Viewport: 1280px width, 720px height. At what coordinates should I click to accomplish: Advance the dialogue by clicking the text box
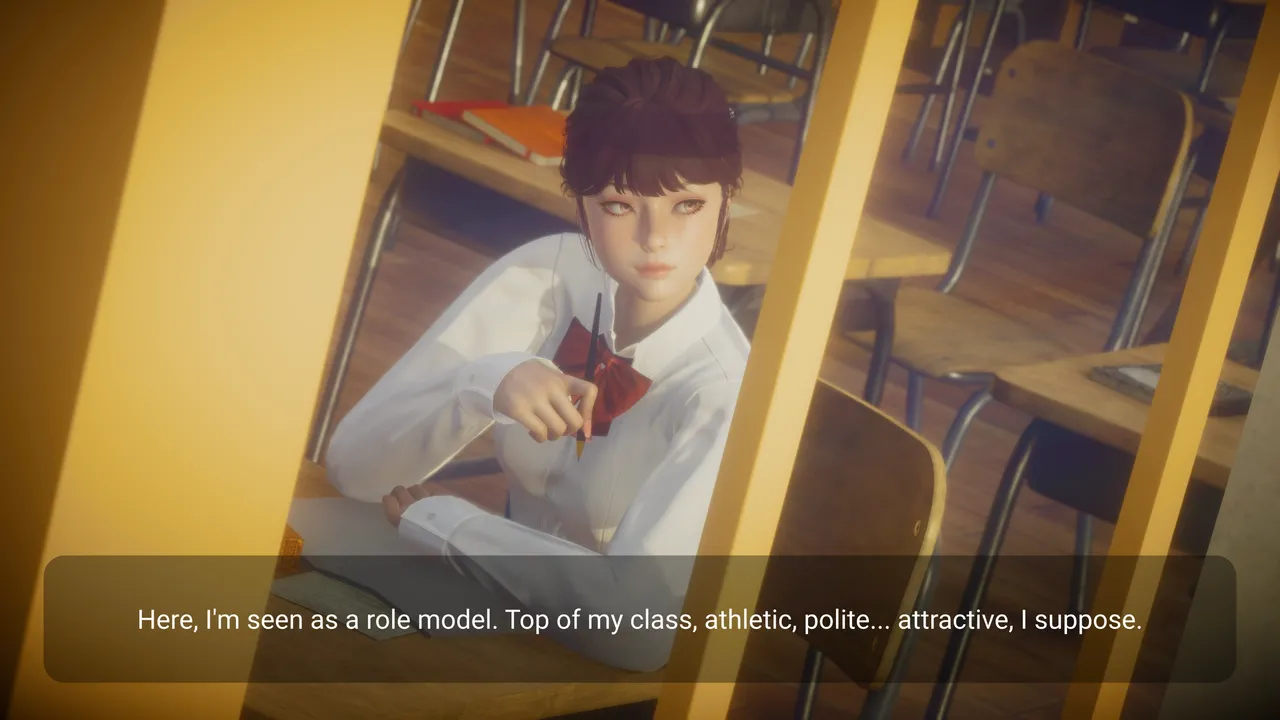click(640, 619)
